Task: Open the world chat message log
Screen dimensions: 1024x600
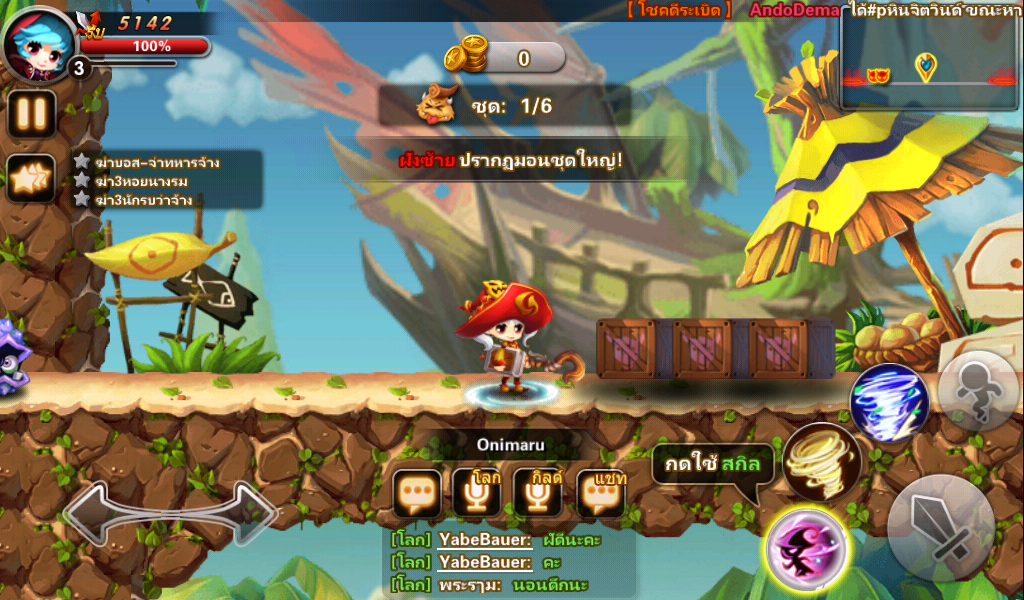Action: point(510,562)
